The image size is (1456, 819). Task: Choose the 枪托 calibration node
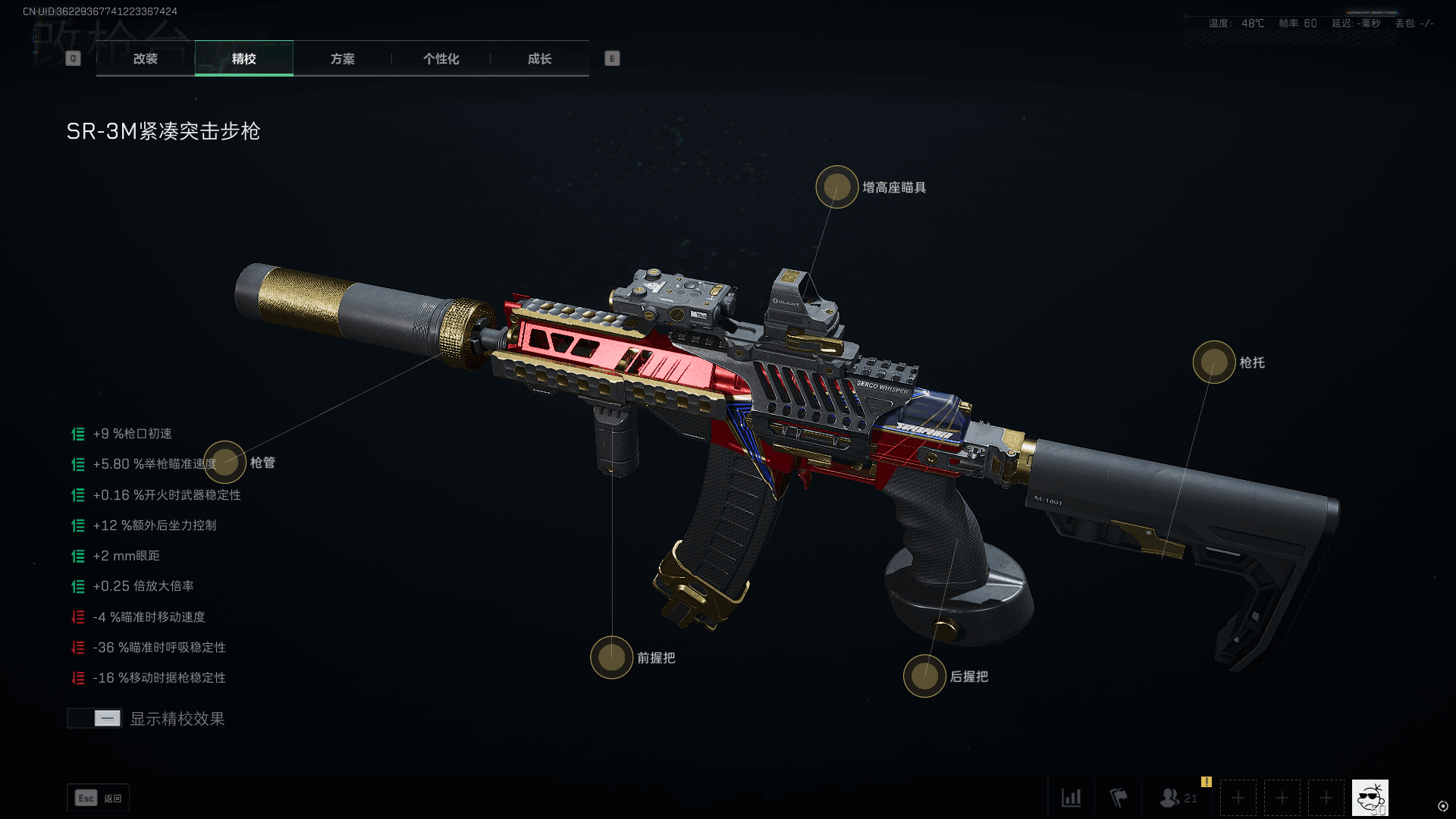(1213, 362)
